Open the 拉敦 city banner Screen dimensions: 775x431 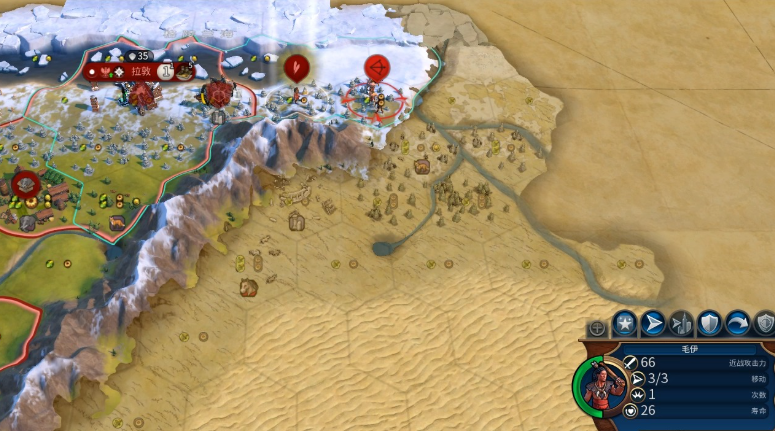pos(138,71)
